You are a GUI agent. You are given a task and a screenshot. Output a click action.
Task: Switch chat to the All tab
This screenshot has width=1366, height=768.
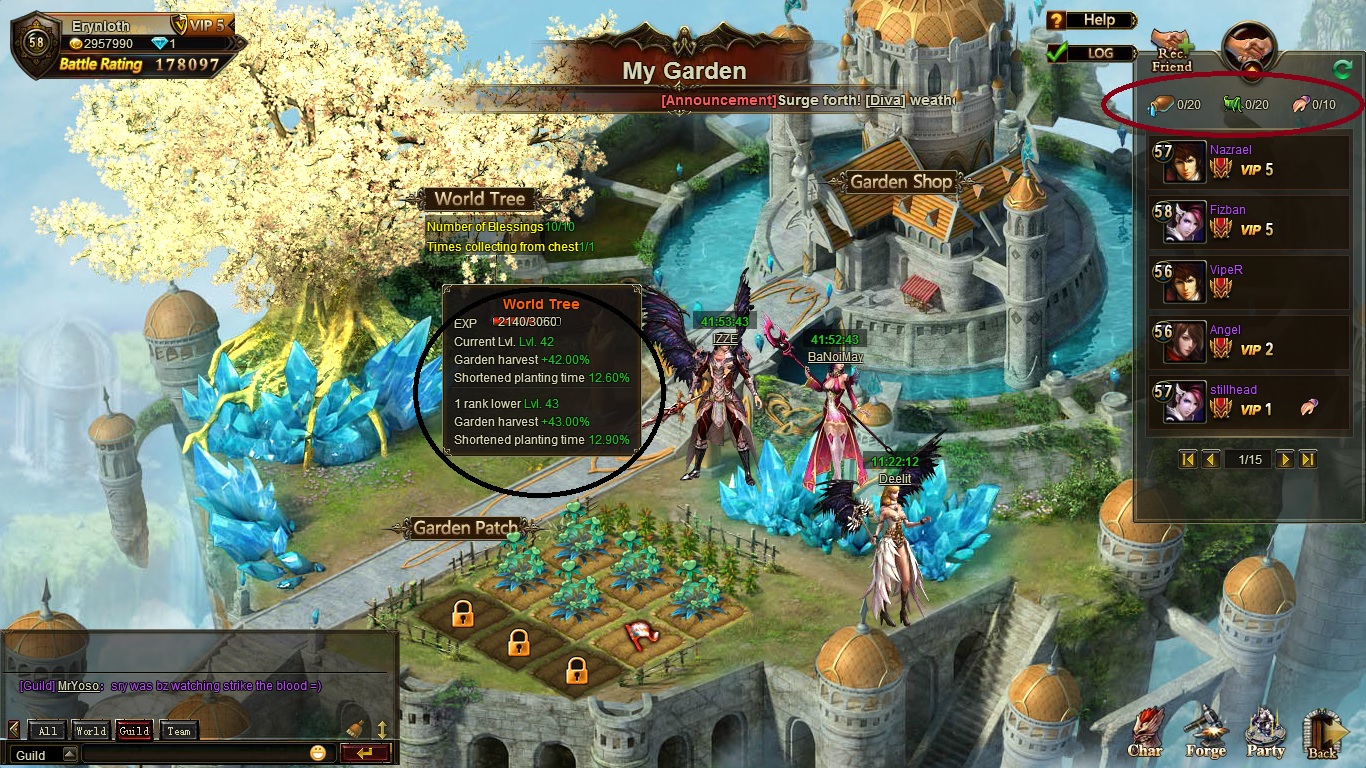point(48,731)
